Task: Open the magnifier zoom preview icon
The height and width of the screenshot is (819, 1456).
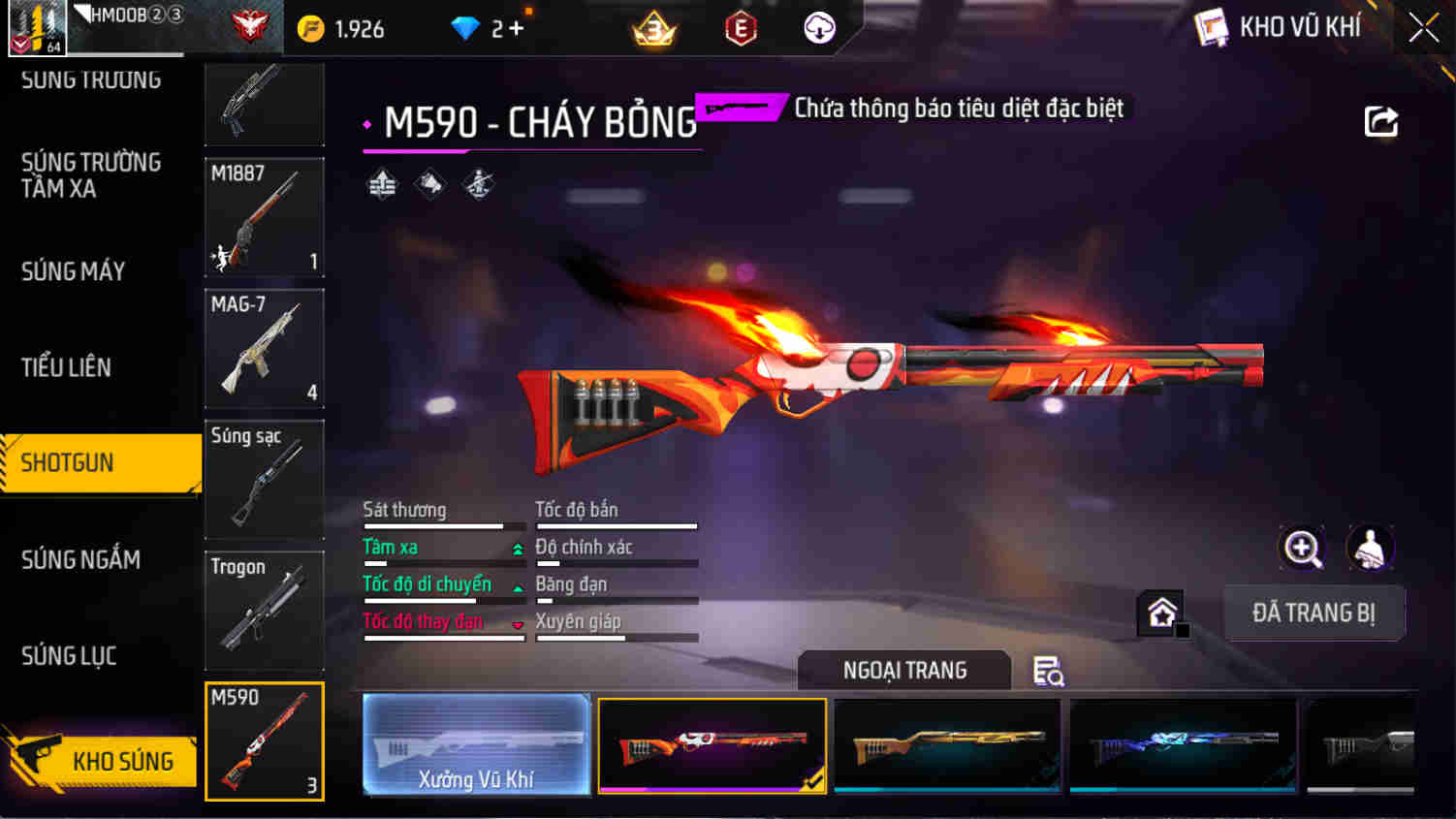Action: click(x=1303, y=549)
